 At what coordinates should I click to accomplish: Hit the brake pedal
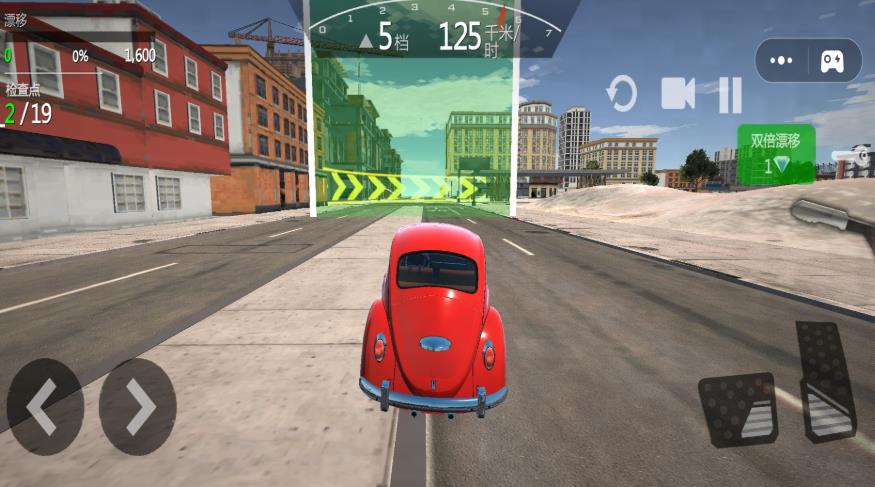pos(738,409)
